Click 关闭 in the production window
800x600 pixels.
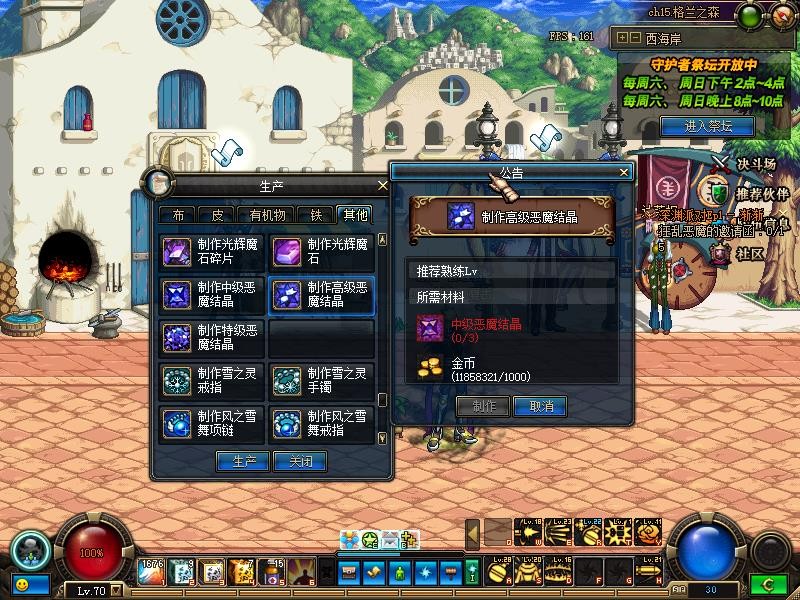[x=301, y=462]
